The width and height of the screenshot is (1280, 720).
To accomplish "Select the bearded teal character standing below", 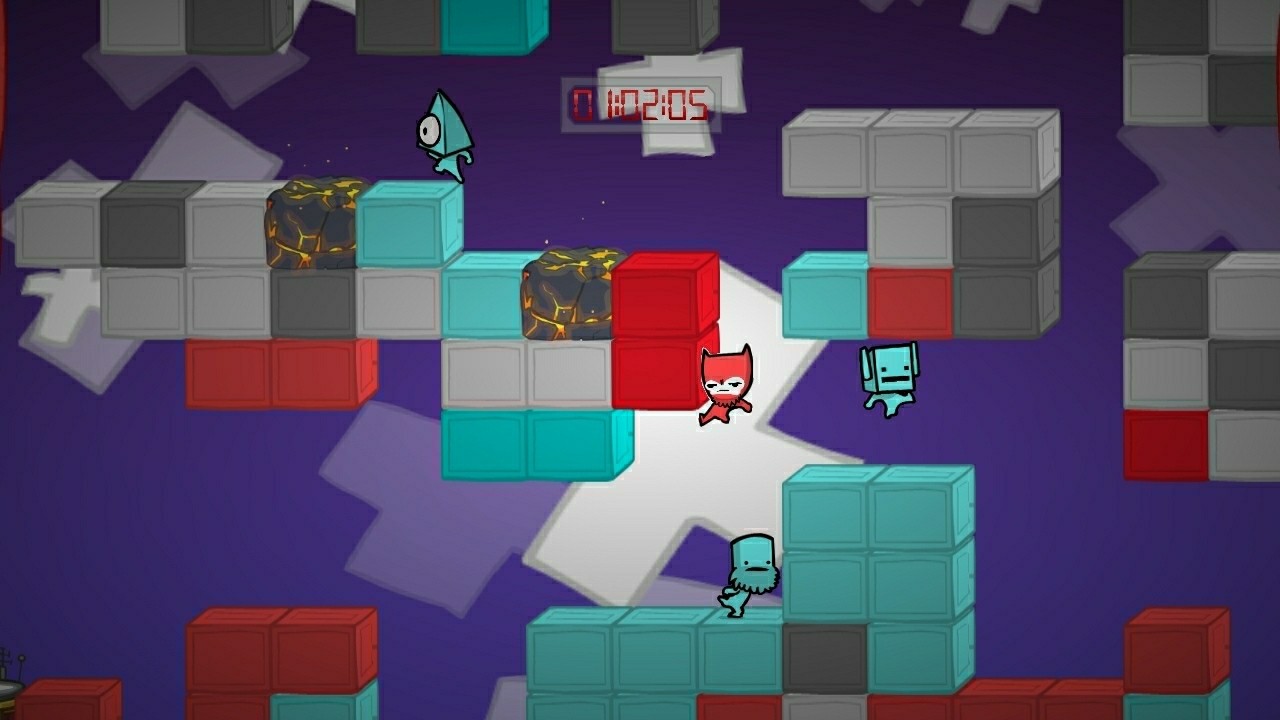I will [745, 570].
